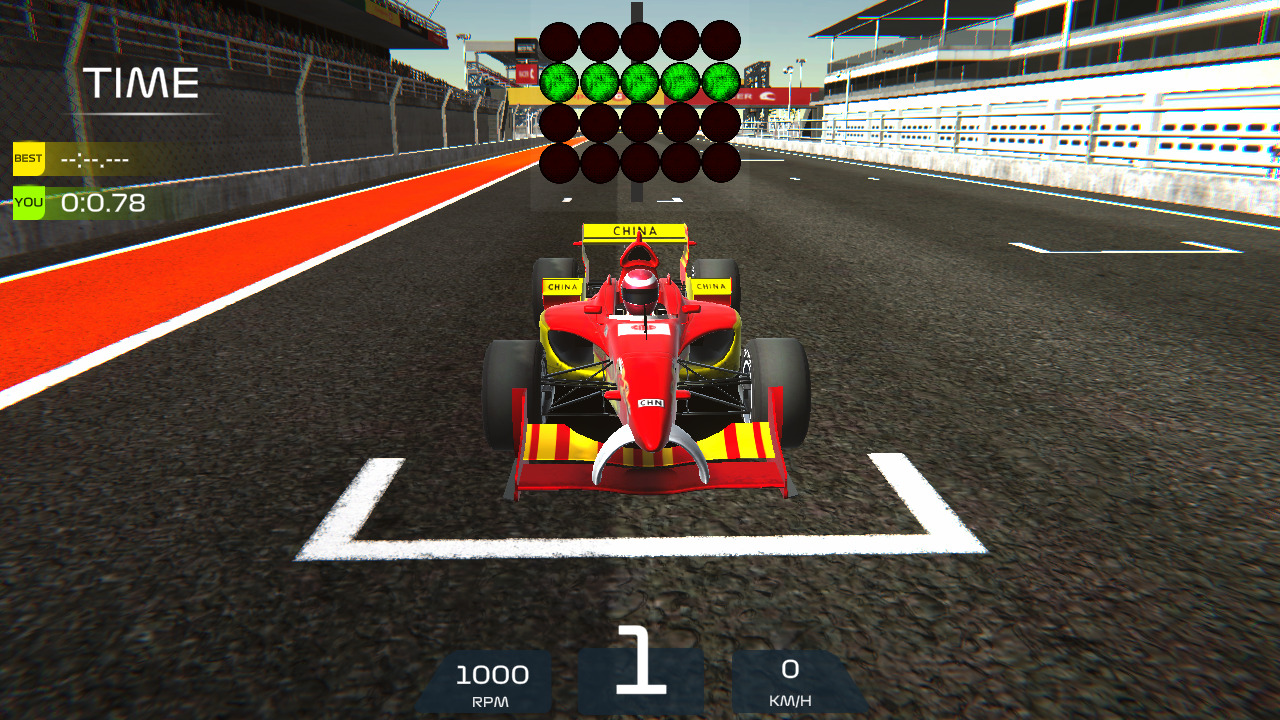
Task: Select the yellow BEST time badge
Action: pyautogui.click(x=27, y=158)
